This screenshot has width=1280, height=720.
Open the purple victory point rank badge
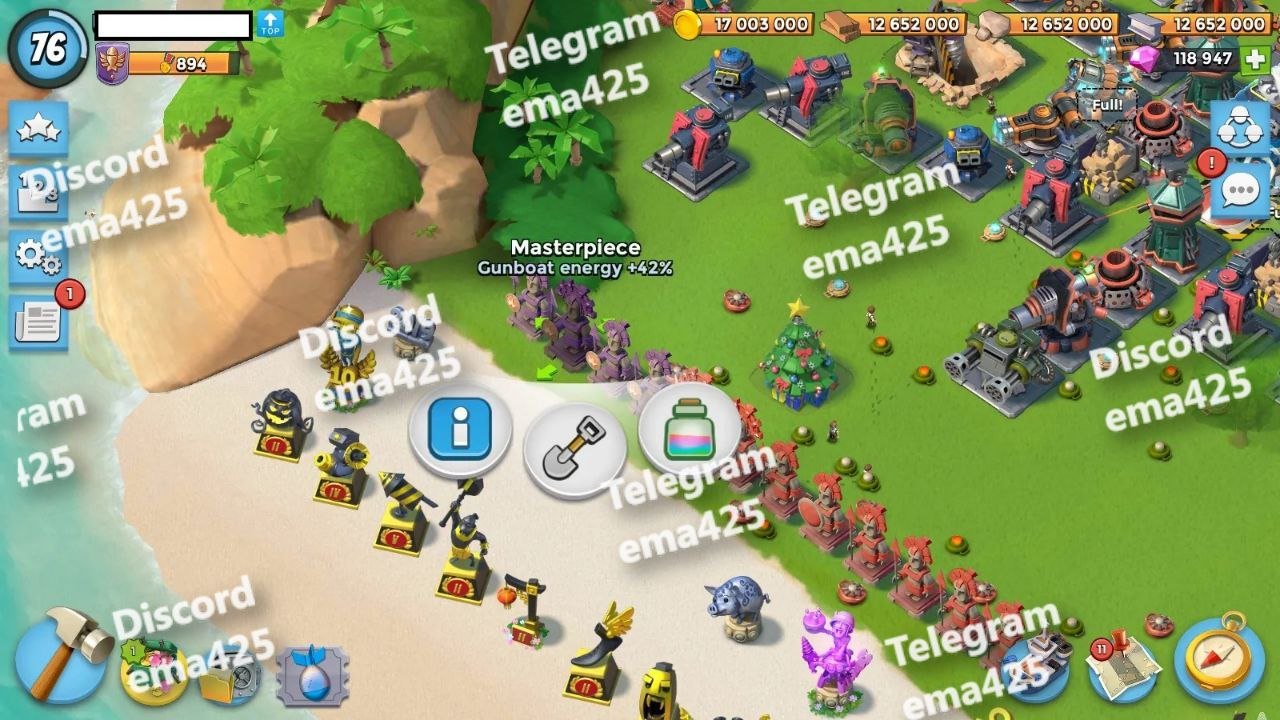(112, 64)
